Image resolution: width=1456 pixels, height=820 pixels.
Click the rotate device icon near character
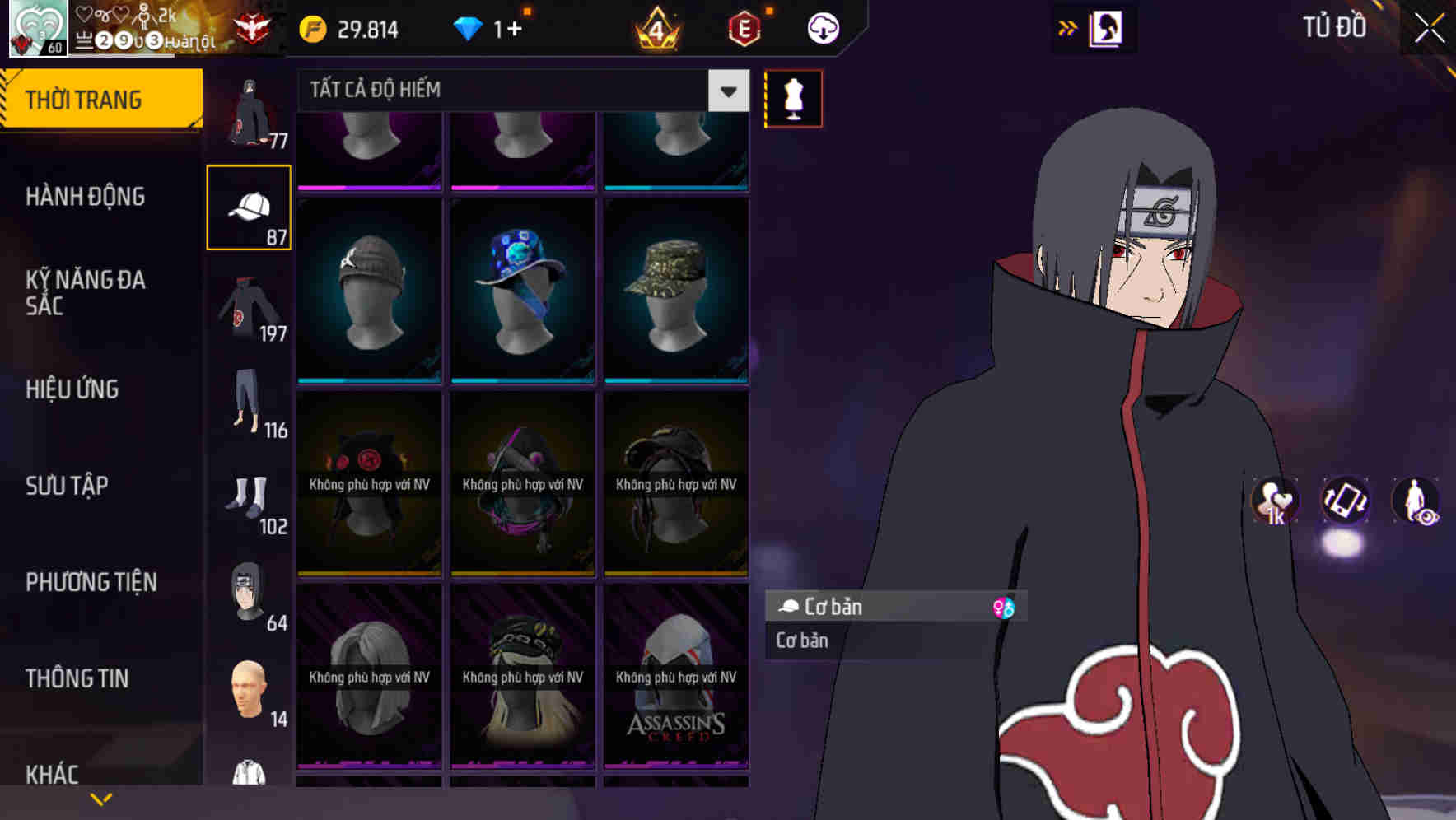click(x=1345, y=503)
